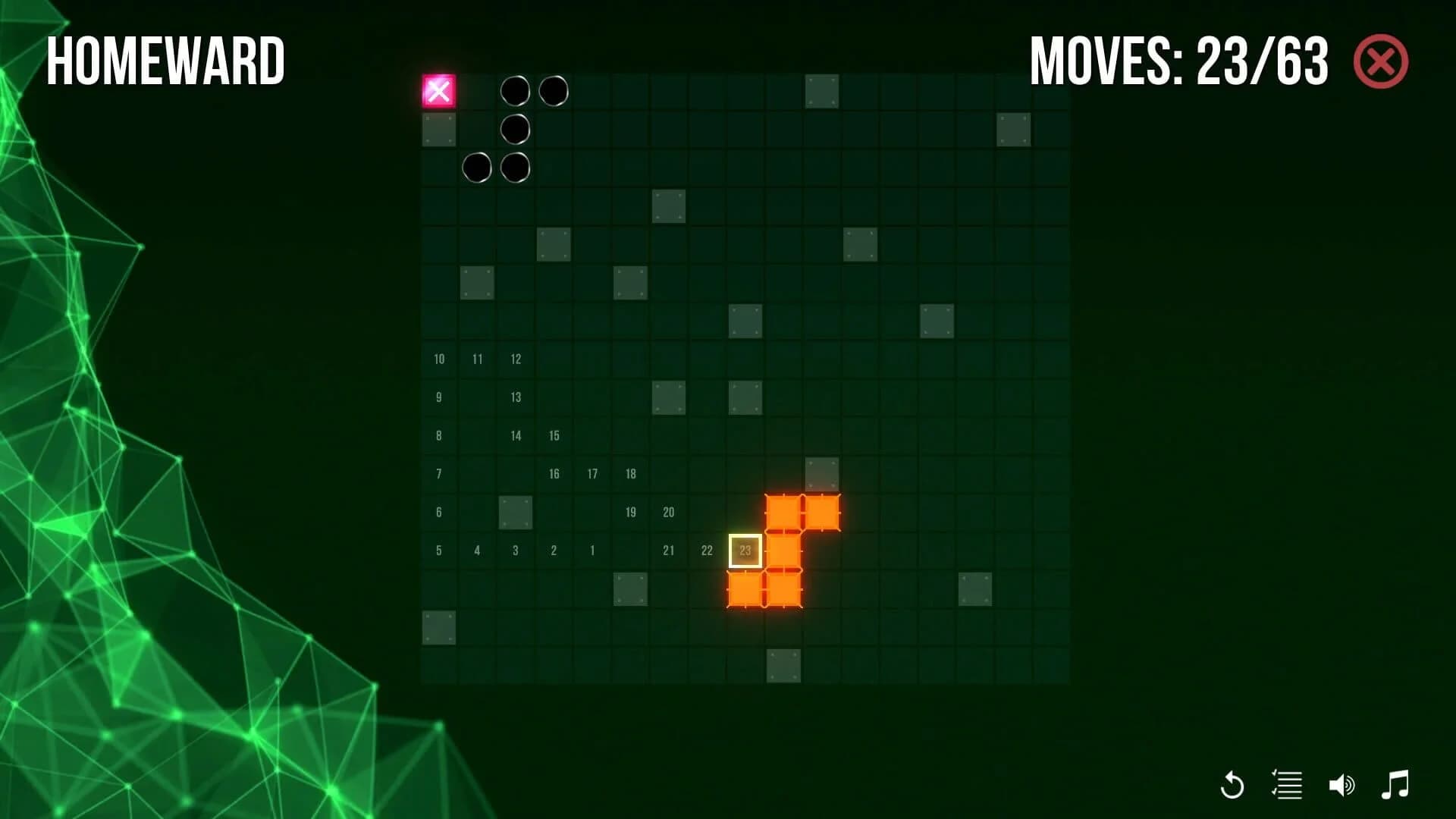
Task: Click the sound effects speaker icon
Action: [1343, 786]
